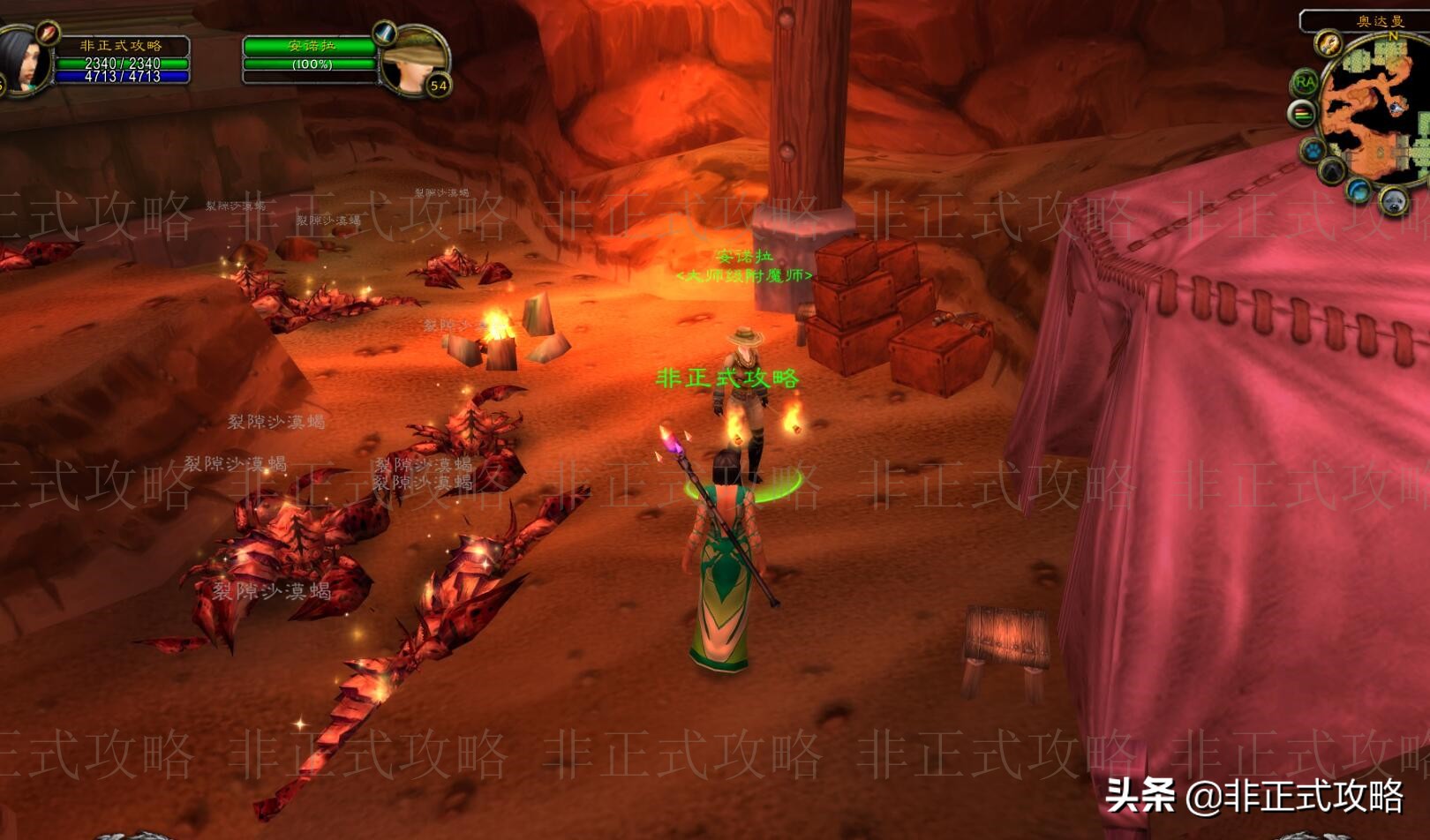The image size is (1430, 840).
Task: Click the sword icon on the target frame
Action: coord(382,34)
